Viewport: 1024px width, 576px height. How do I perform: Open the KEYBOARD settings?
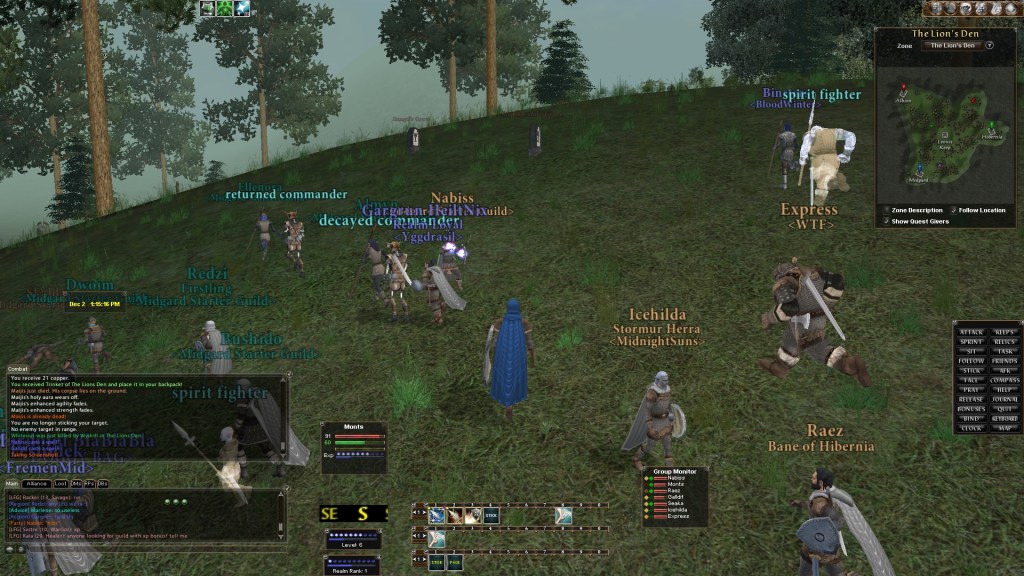(x=1005, y=418)
